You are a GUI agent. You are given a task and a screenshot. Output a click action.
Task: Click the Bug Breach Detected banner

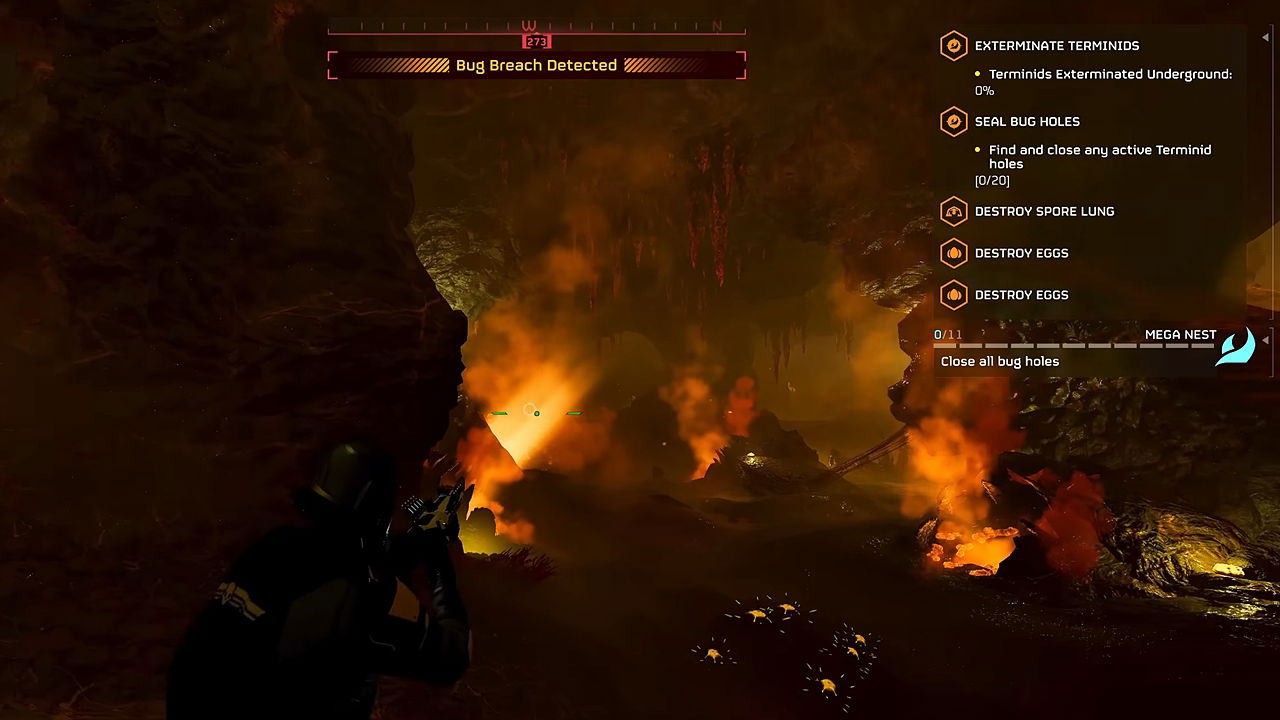pos(536,64)
